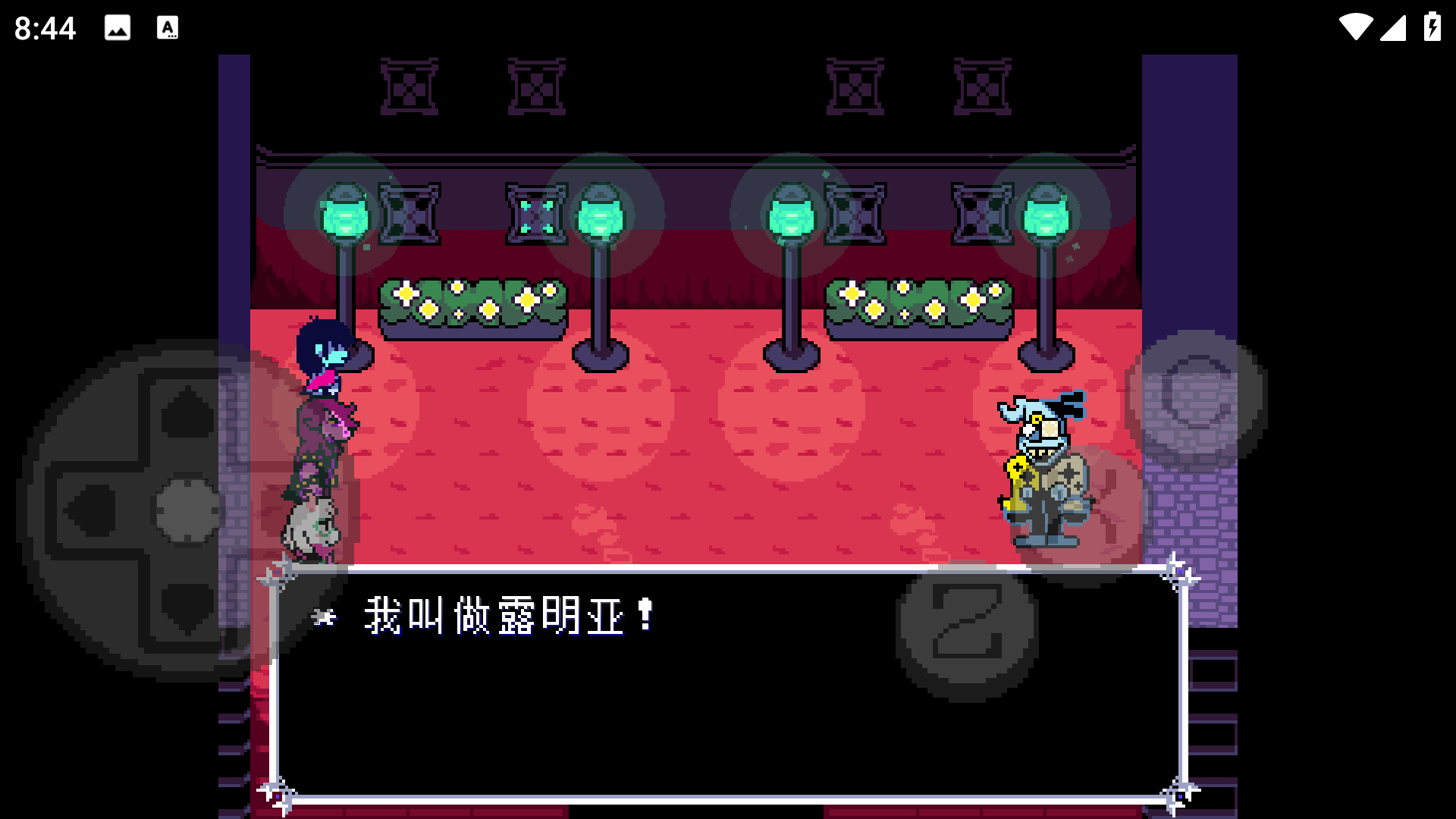Image resolution: width=1456 pixels, height=819 pixels.
Task: Tap the image notification icon in the status bar
Action: [118, 29]
